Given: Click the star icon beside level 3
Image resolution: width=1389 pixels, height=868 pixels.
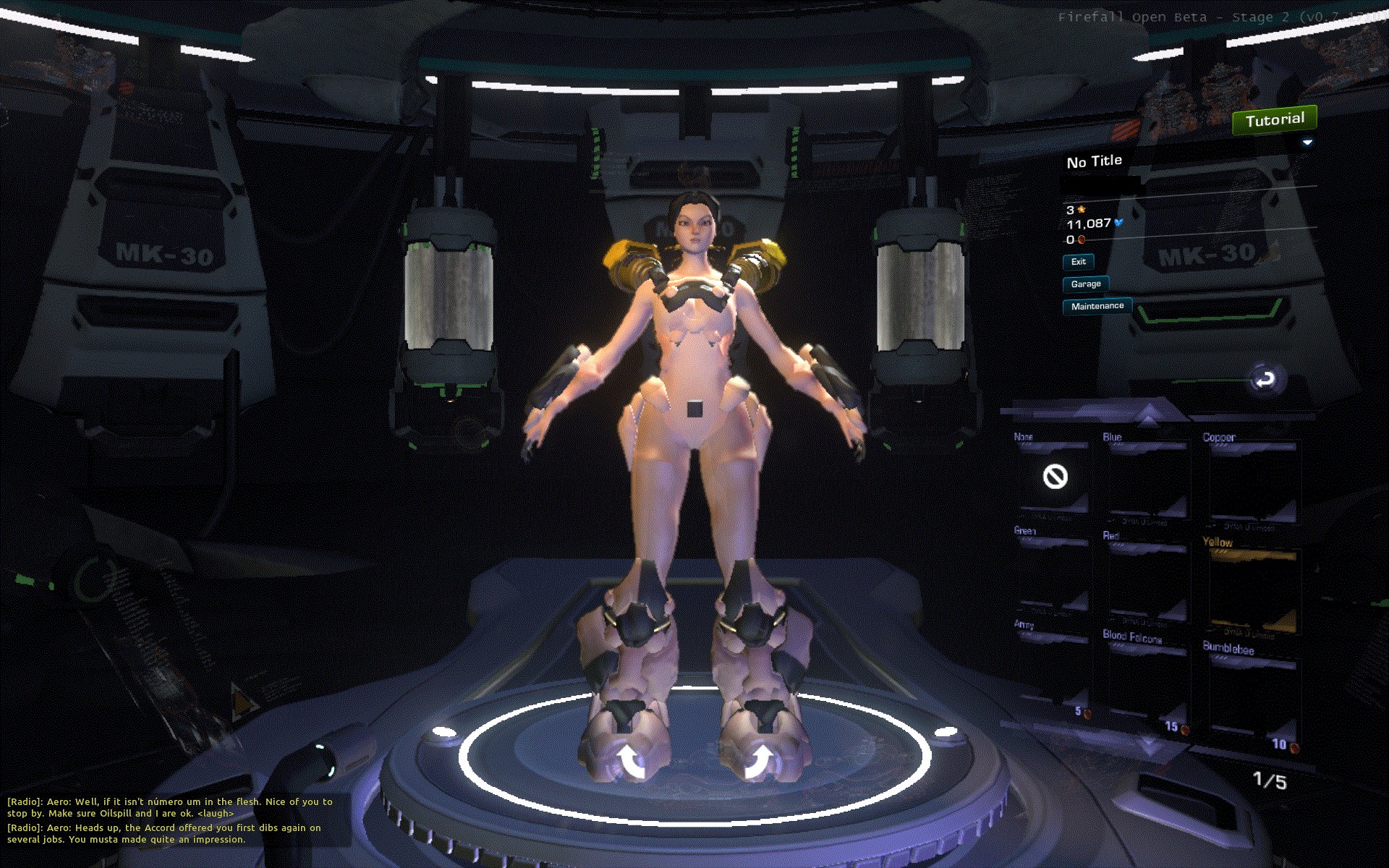Looking at the screenshot, I should 1081,210.
